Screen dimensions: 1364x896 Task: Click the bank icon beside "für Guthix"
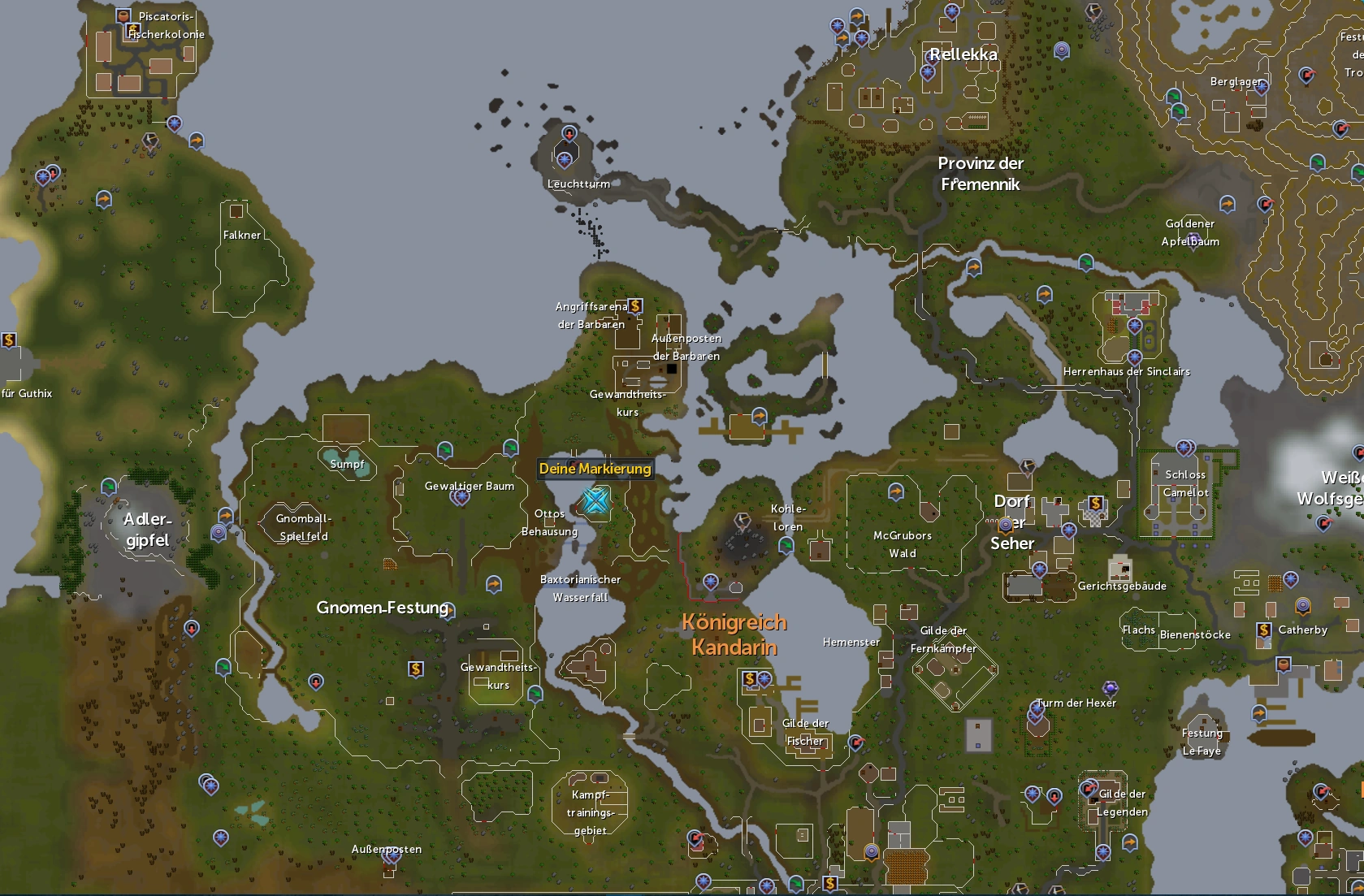click(x=8, y=339)
